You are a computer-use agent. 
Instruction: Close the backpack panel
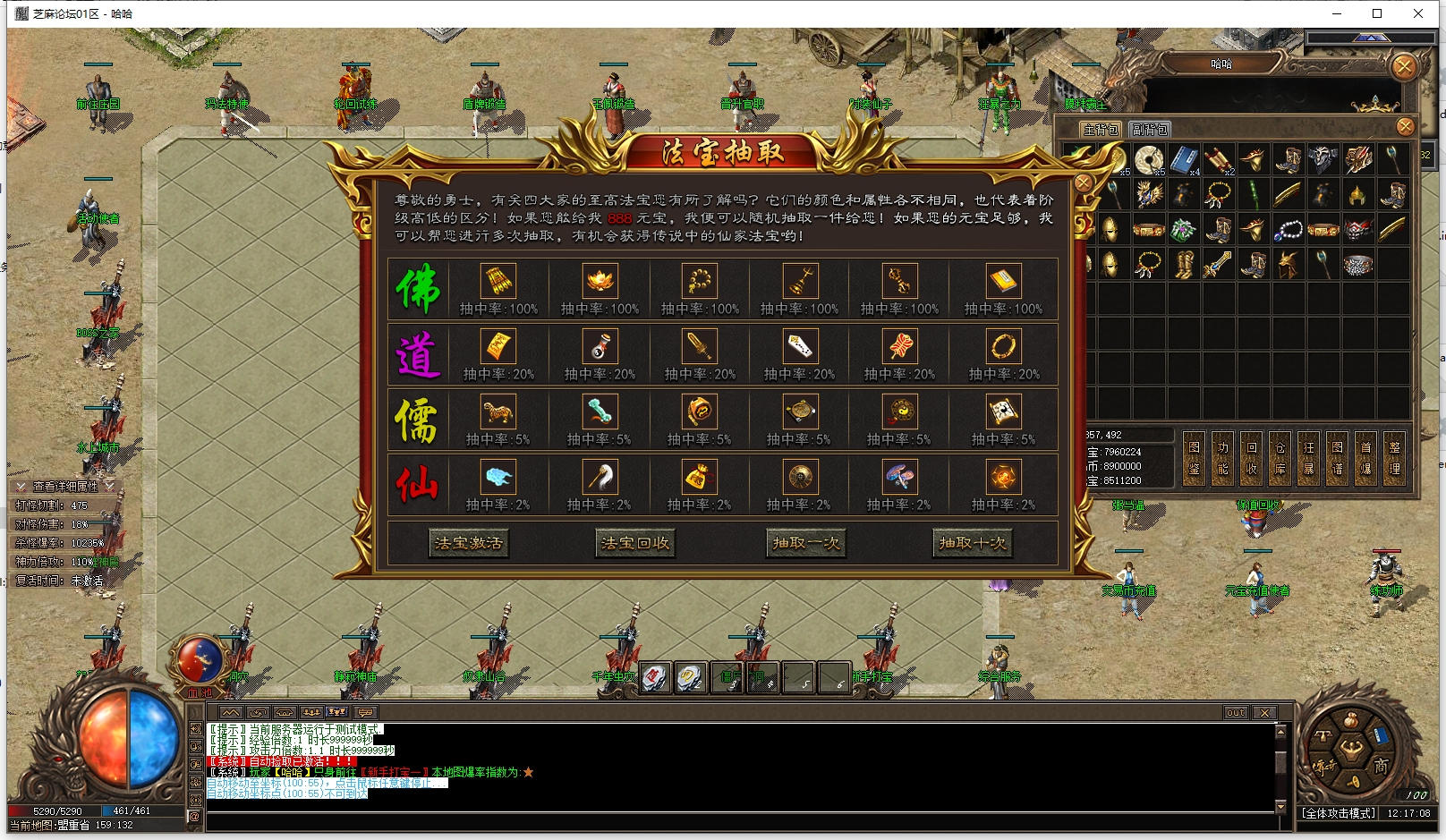coord(1405,127)
